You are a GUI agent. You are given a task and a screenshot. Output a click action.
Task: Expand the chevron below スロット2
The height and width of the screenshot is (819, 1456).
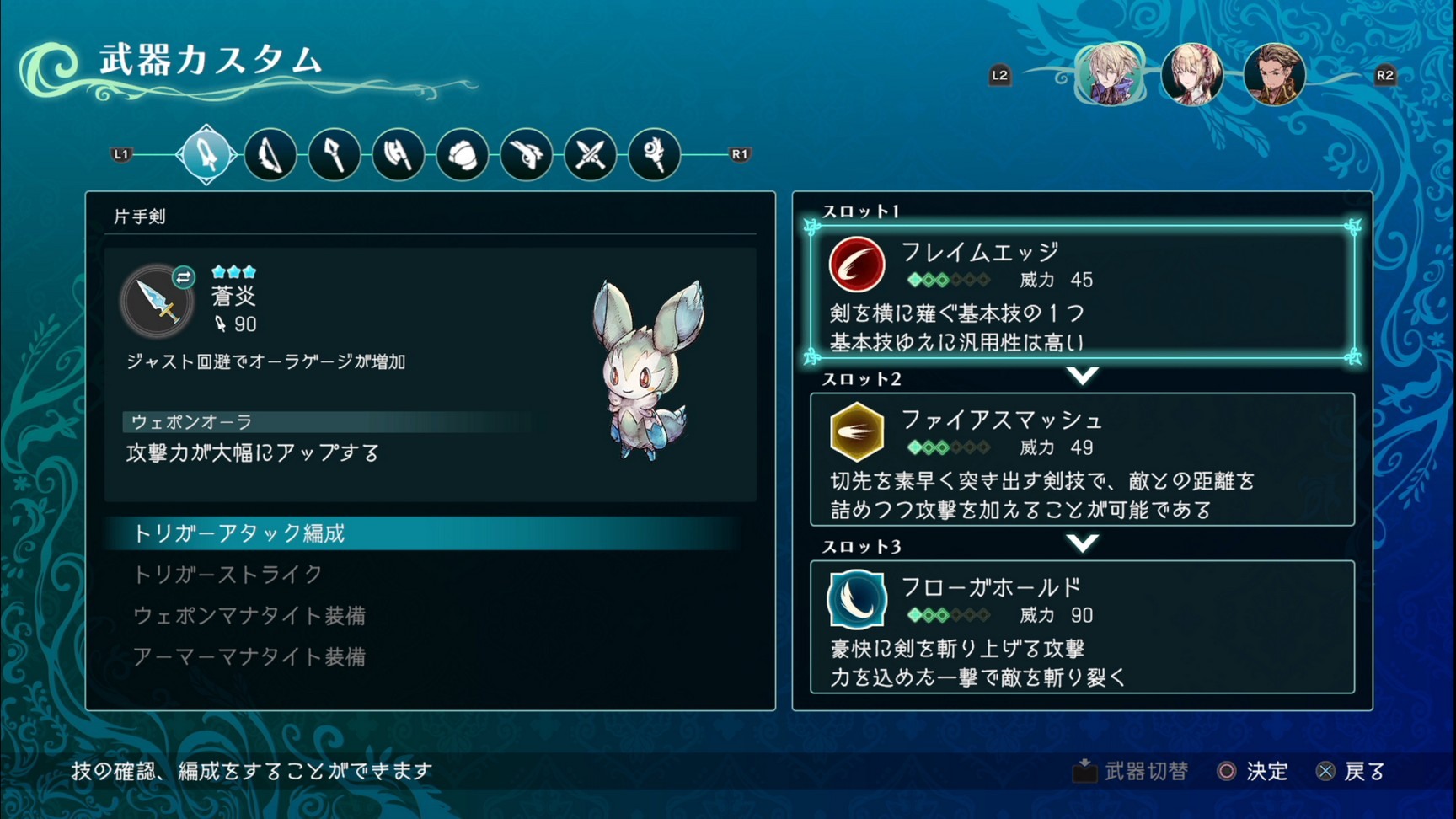1084,543
